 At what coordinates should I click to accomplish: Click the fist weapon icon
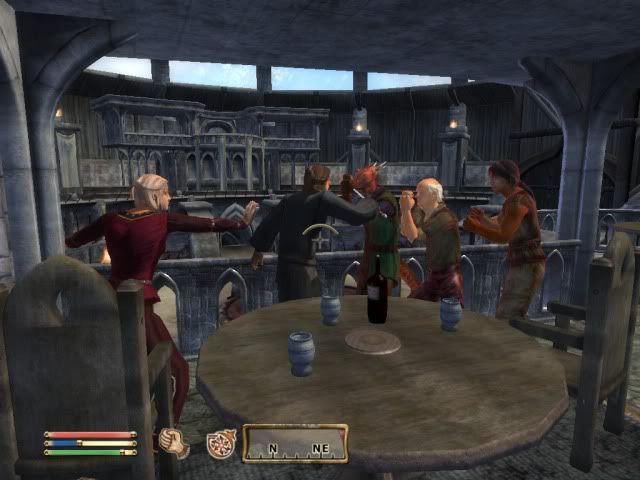pos(174,443)
